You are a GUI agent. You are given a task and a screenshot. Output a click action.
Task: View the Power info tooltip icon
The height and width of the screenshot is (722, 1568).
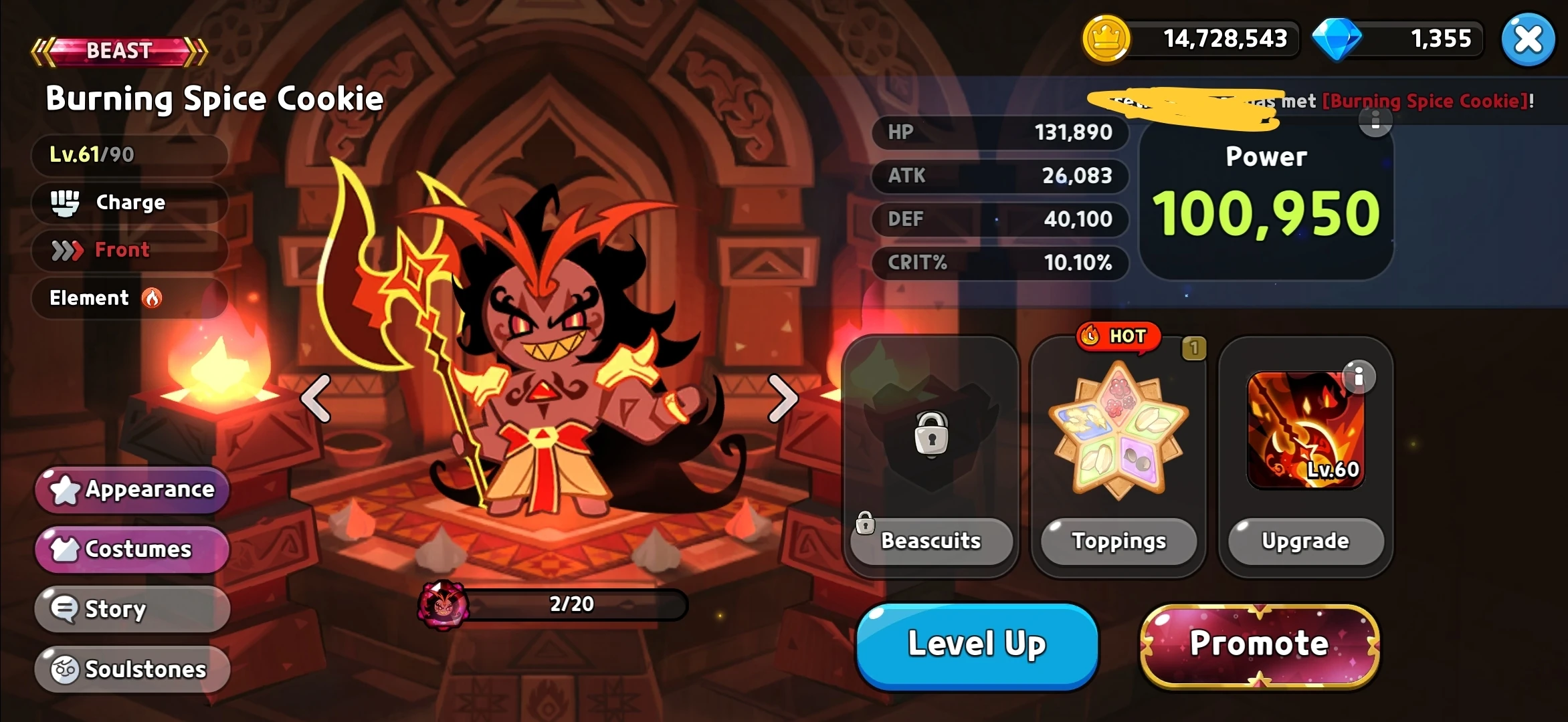click(1375, 124)
